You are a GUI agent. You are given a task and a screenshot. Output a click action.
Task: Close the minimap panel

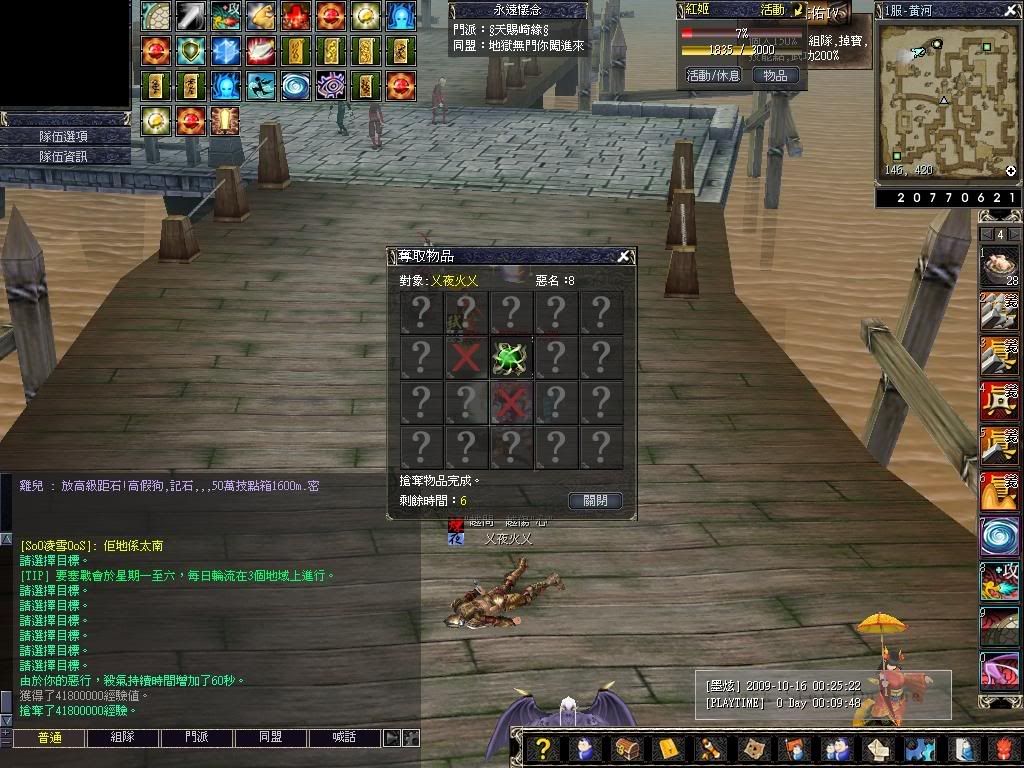pos(1012,9)
